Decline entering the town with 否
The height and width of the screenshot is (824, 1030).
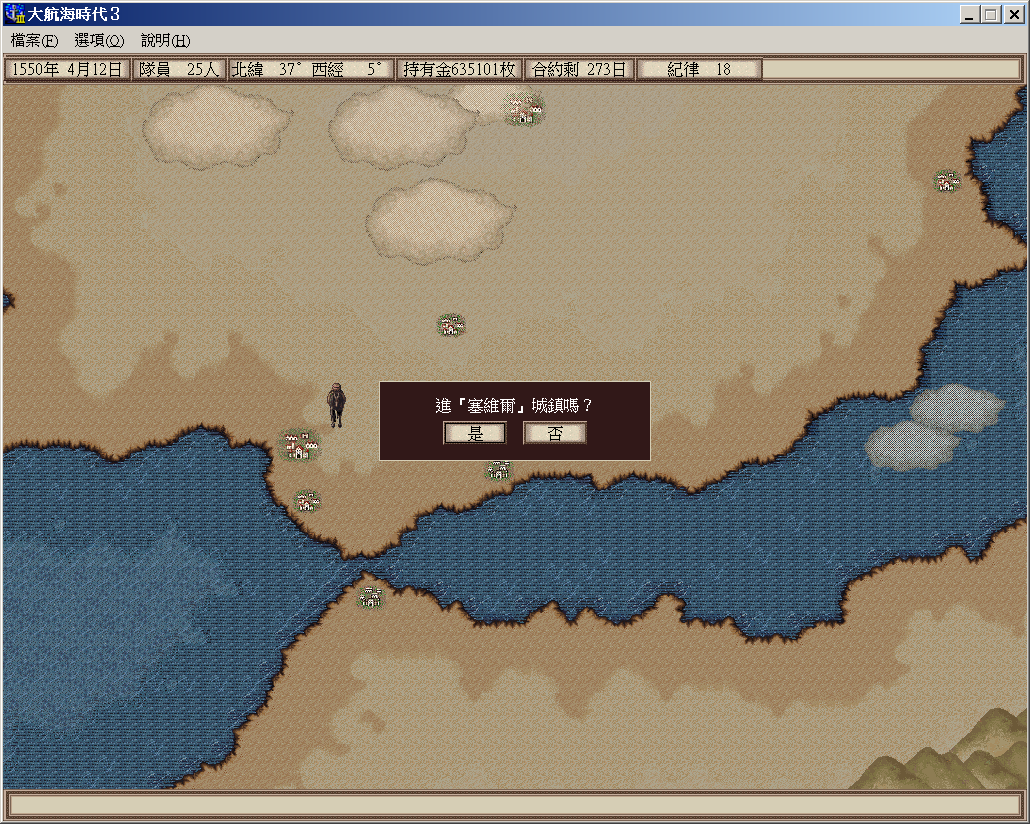coord(555,433)
